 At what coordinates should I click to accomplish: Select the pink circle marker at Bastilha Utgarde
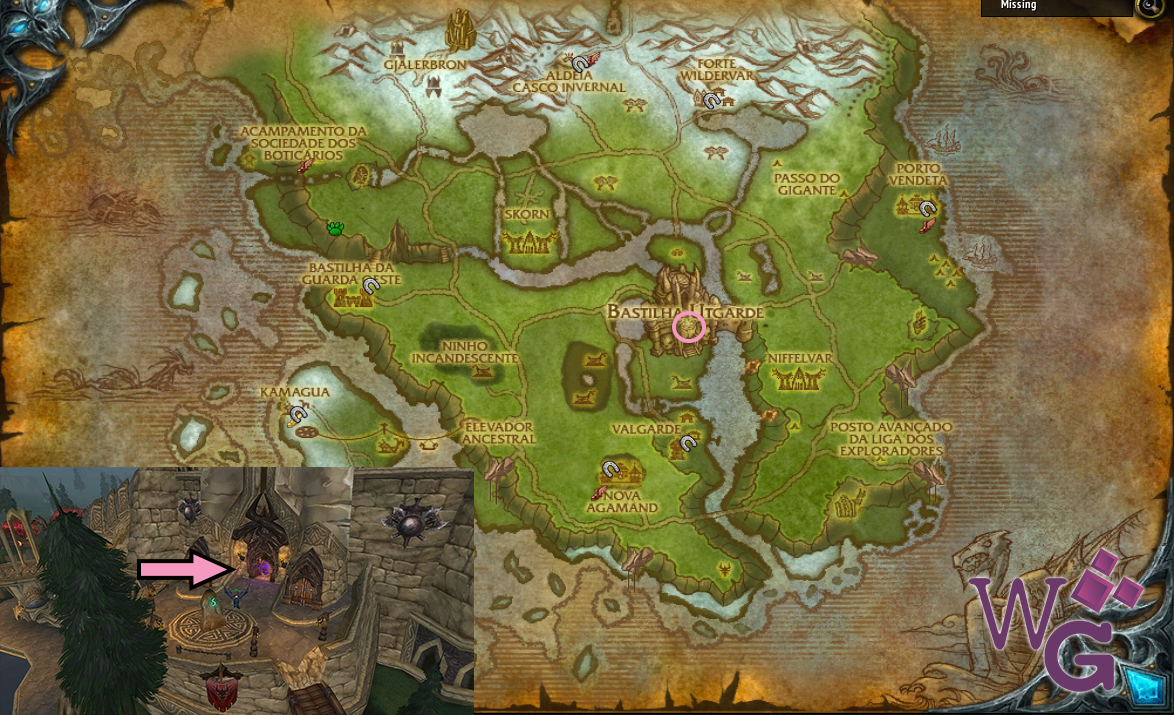688,327
